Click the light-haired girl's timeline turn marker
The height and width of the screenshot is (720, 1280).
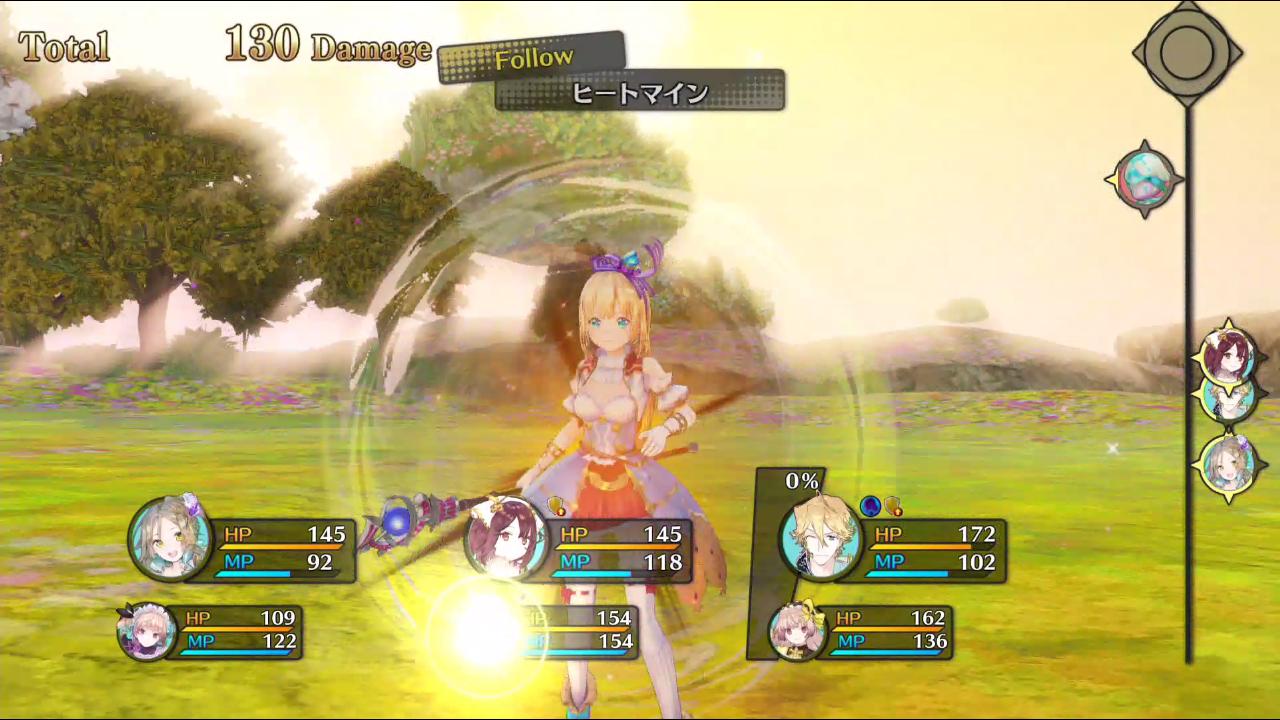coord(1228,464)
